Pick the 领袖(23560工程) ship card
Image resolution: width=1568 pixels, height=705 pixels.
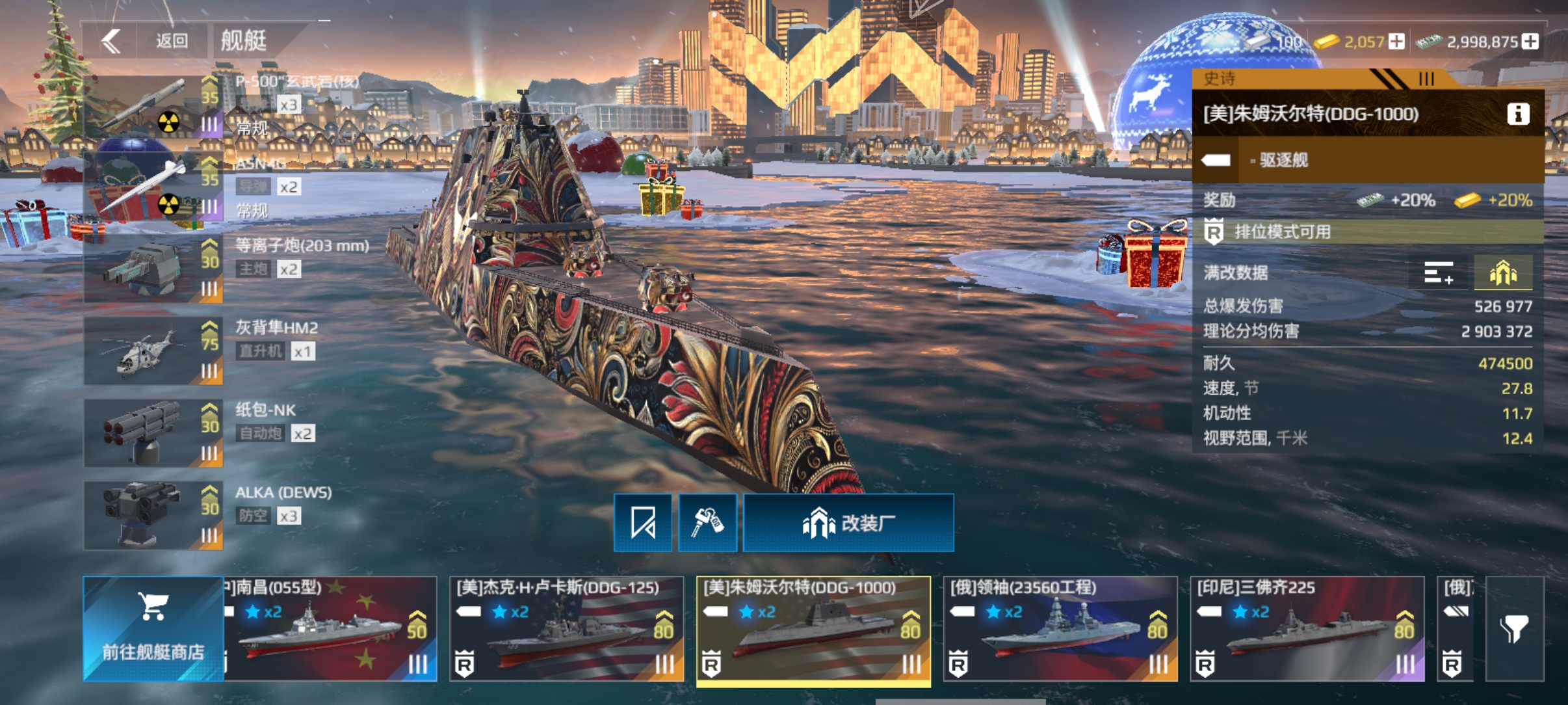[1060, 628]
